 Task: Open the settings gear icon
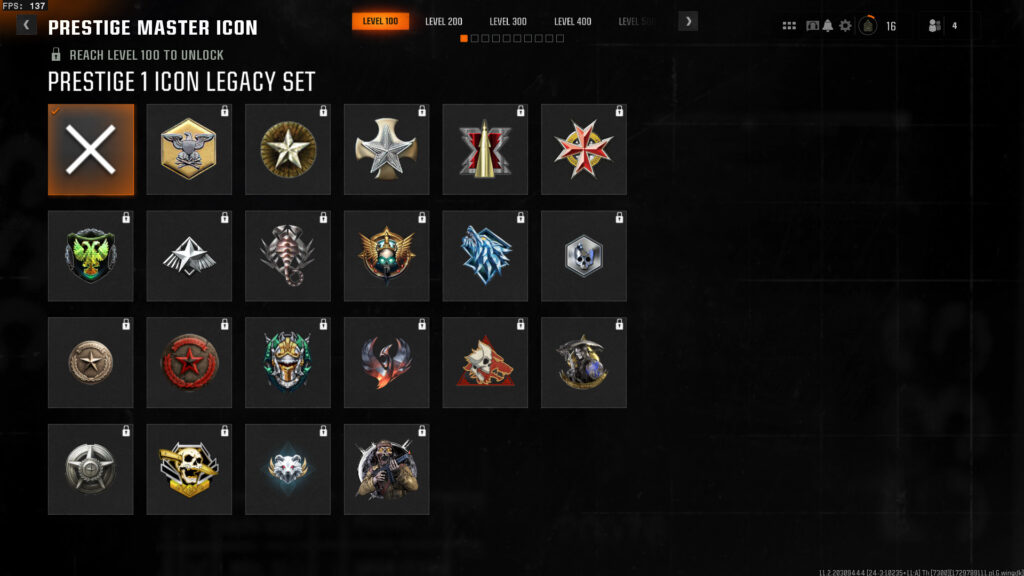tap(845, 26)
